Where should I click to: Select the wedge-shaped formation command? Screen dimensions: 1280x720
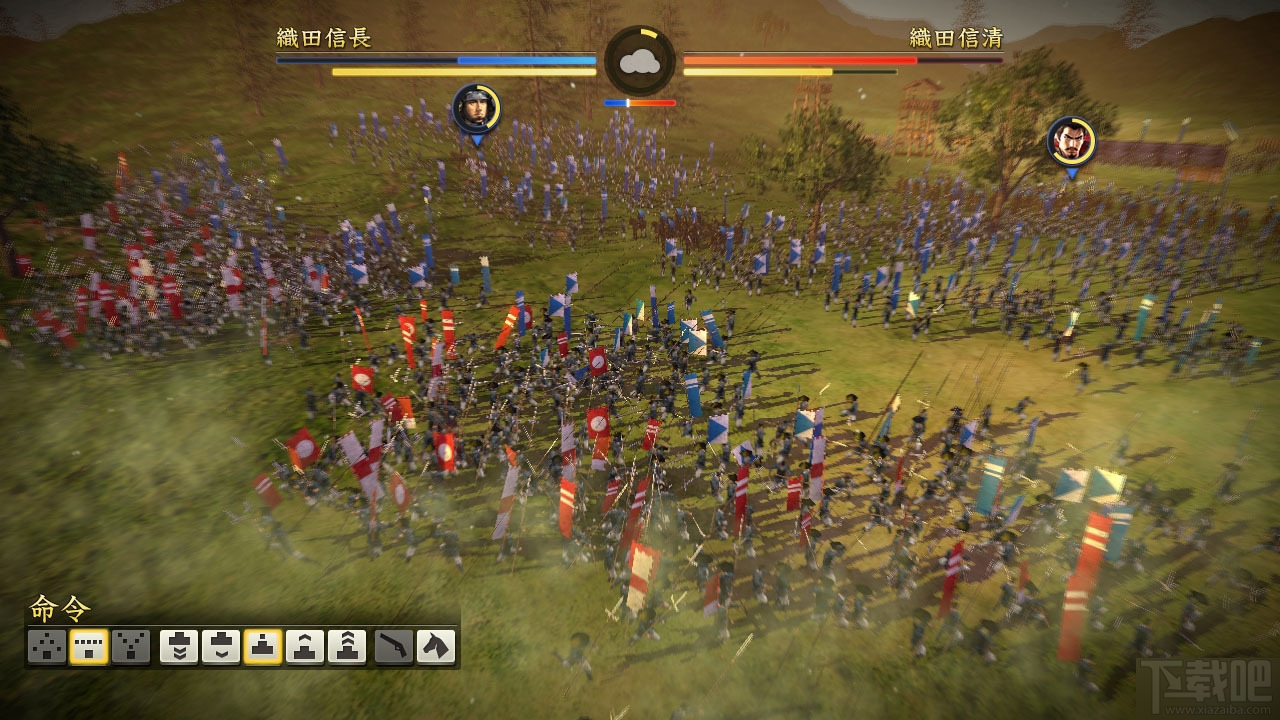(47, 647)
